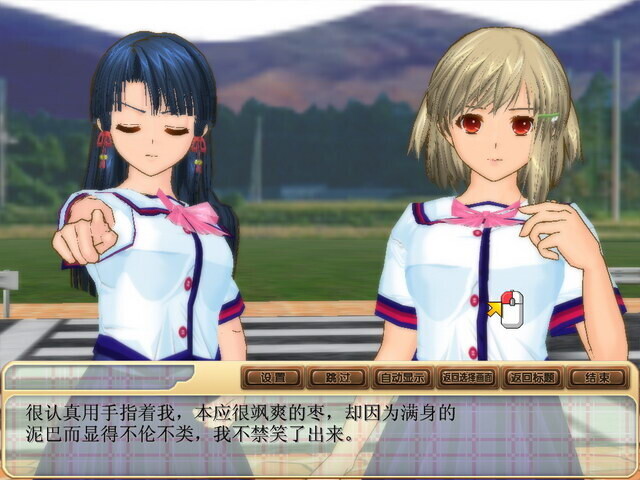Select the 结束 quit button
640x480 pixels.
[597, 378]
